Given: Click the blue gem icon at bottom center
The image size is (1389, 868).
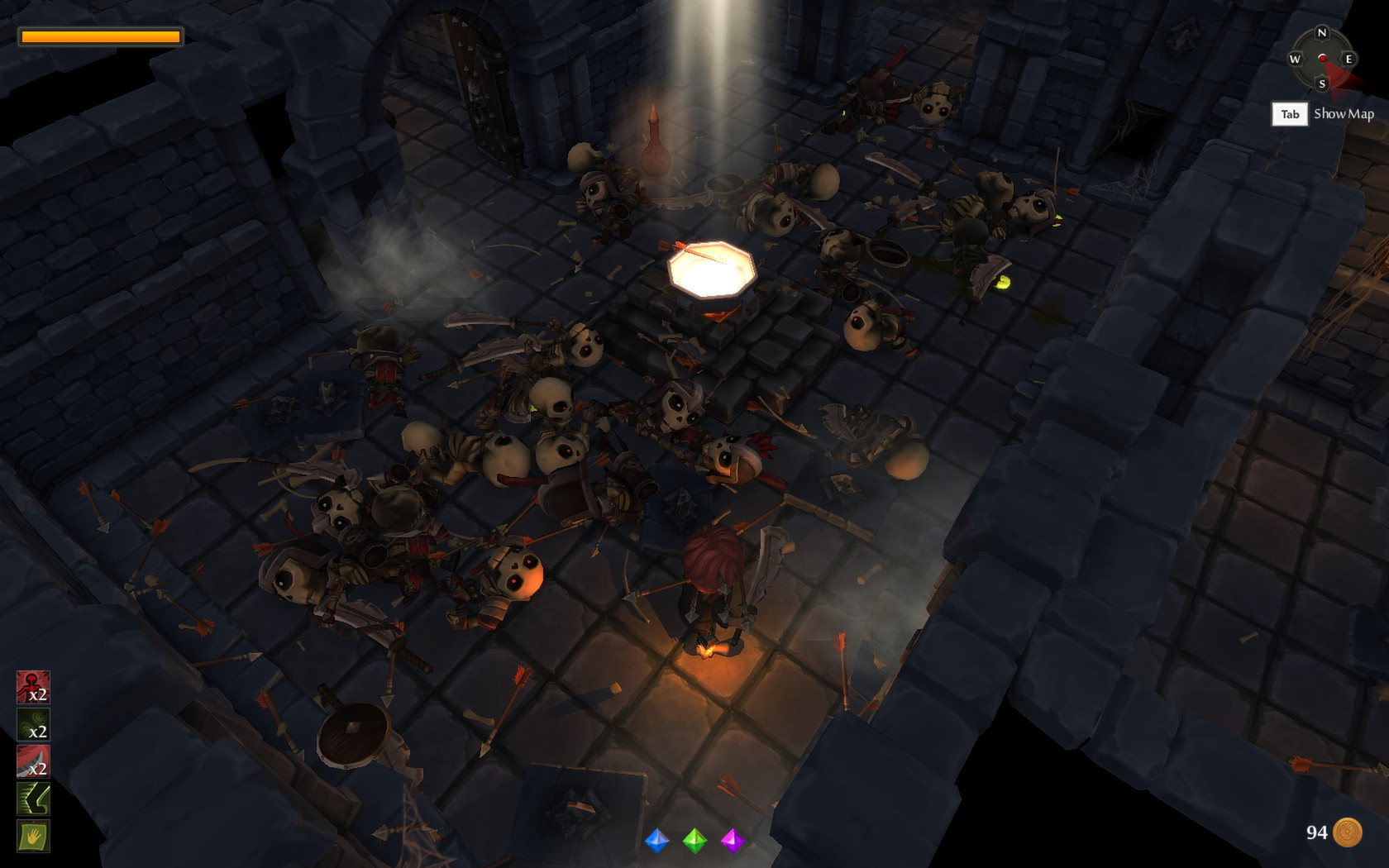Looking at the screenshot, I should 656,842.
